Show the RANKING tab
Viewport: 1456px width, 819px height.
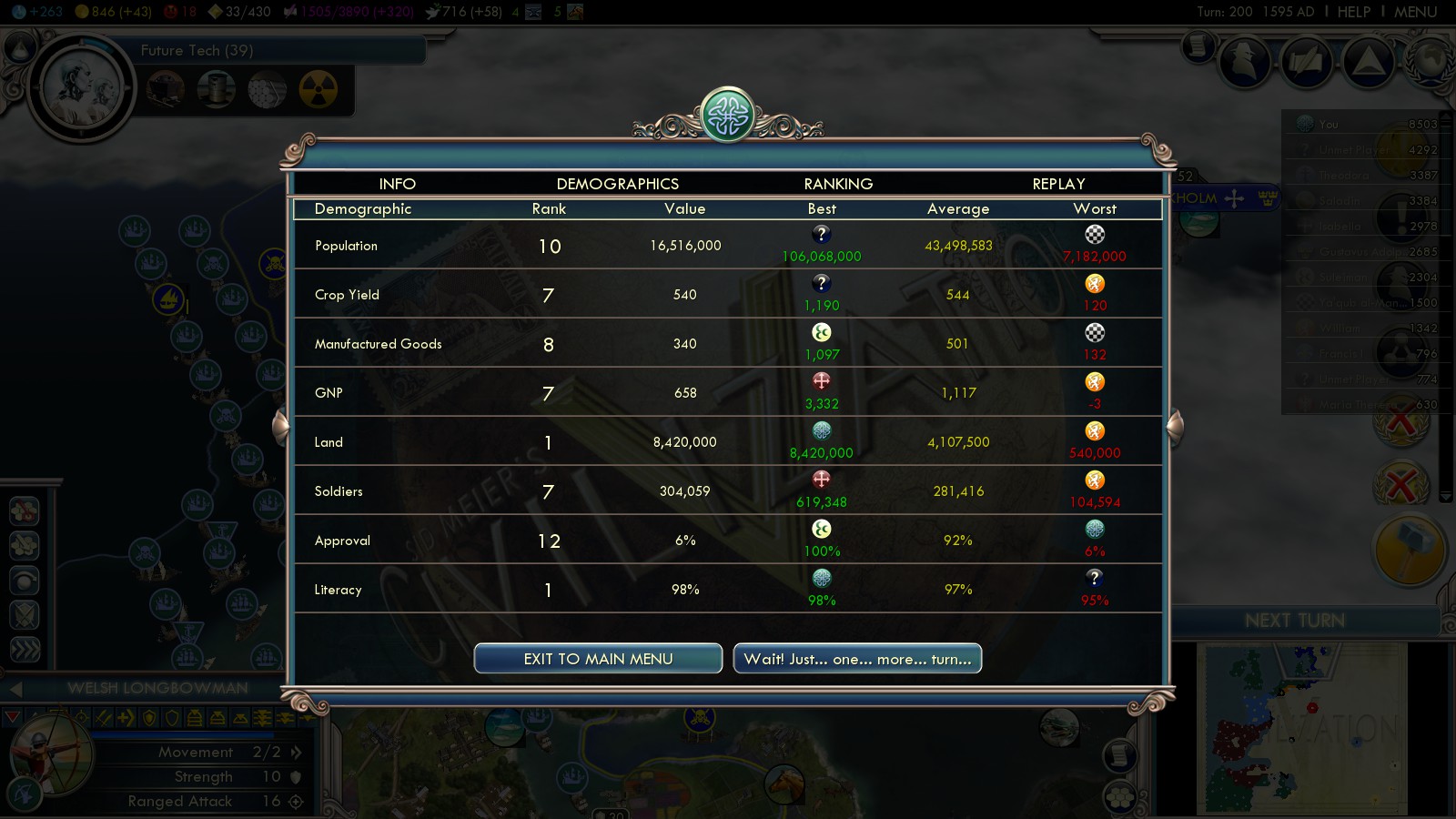click(838, 184)
